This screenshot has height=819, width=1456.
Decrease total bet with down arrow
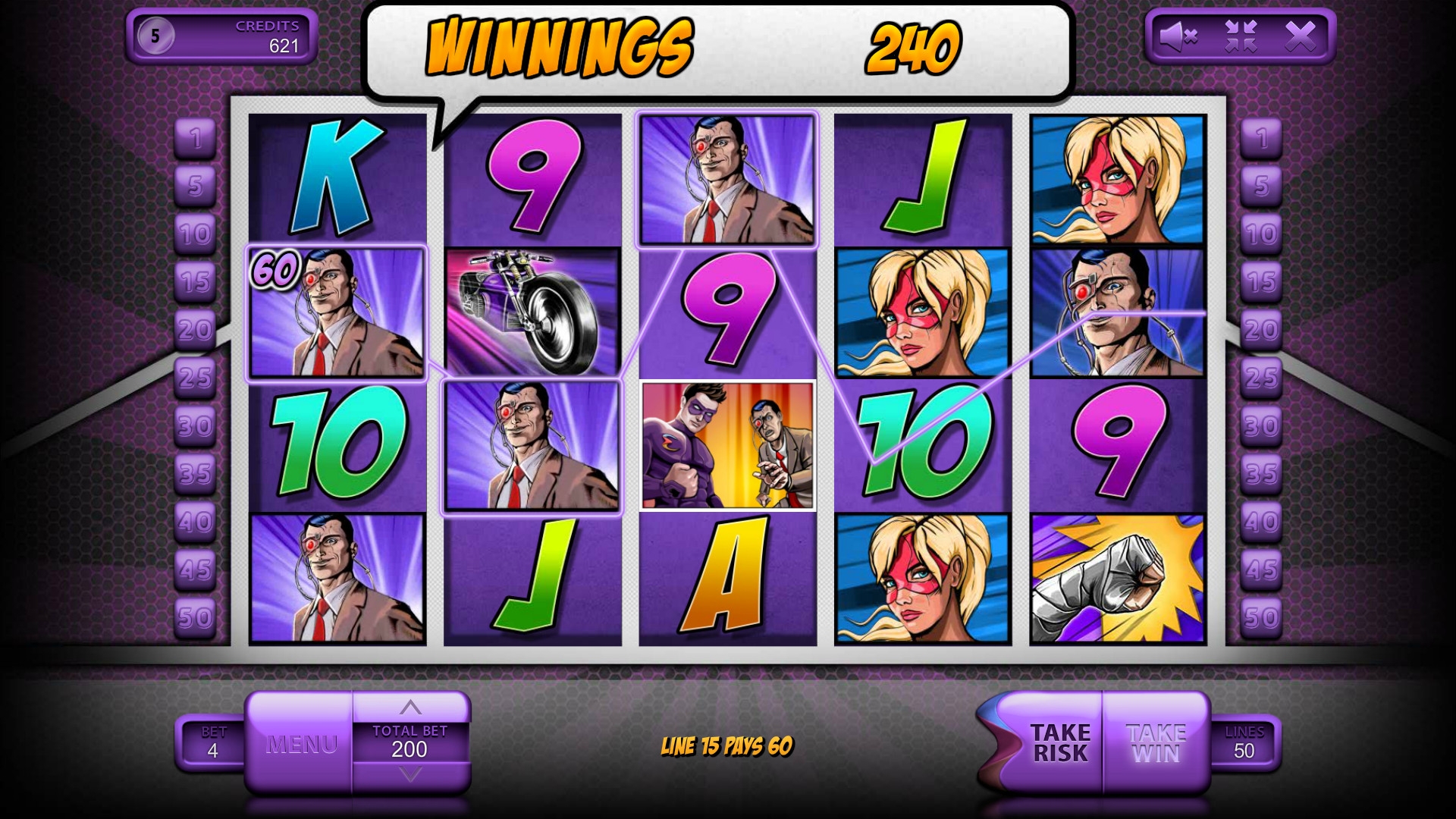[410, 775]
